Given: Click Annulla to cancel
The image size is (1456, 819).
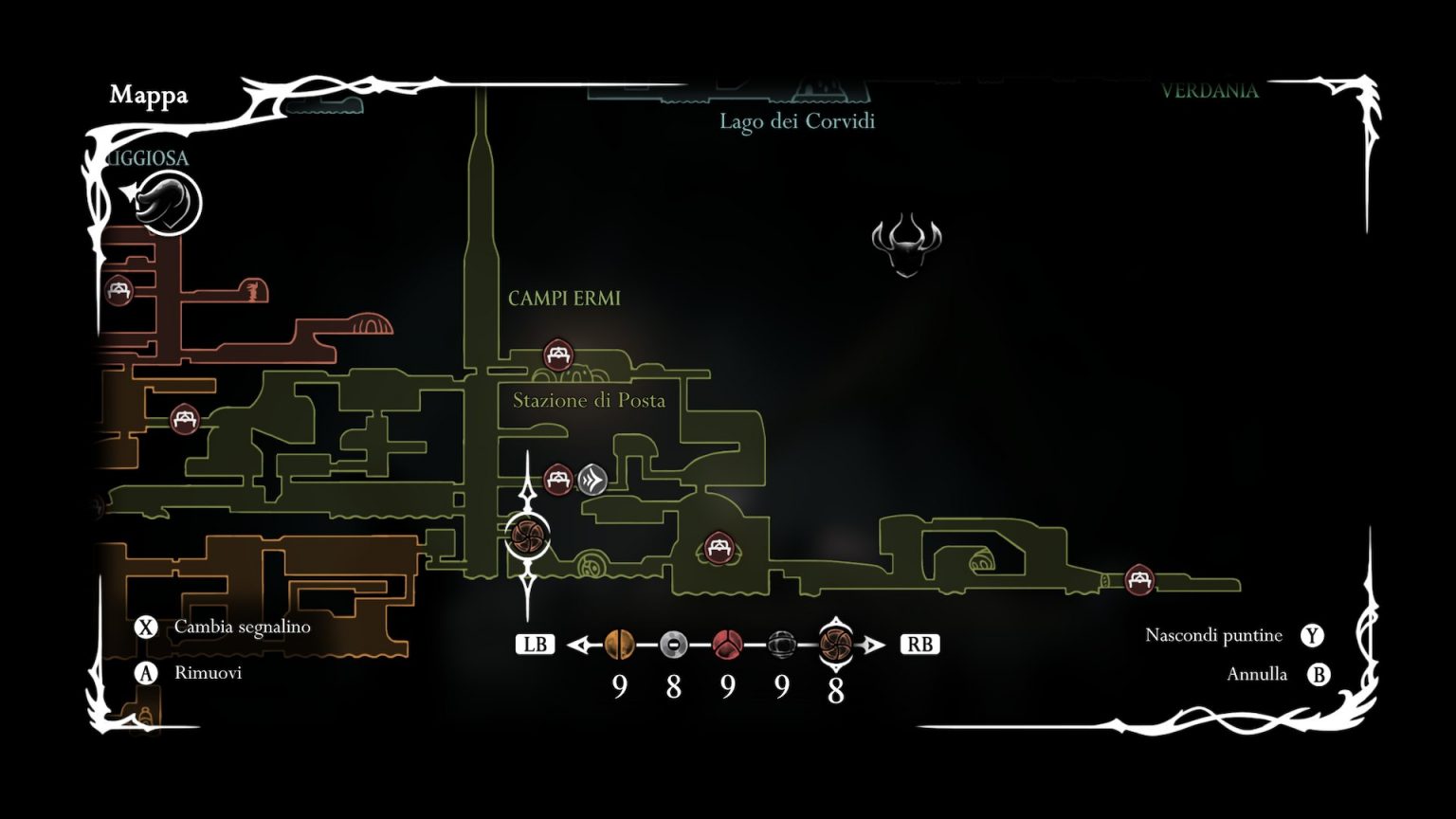Looking at the screenshot, I should pos(1257,674).
